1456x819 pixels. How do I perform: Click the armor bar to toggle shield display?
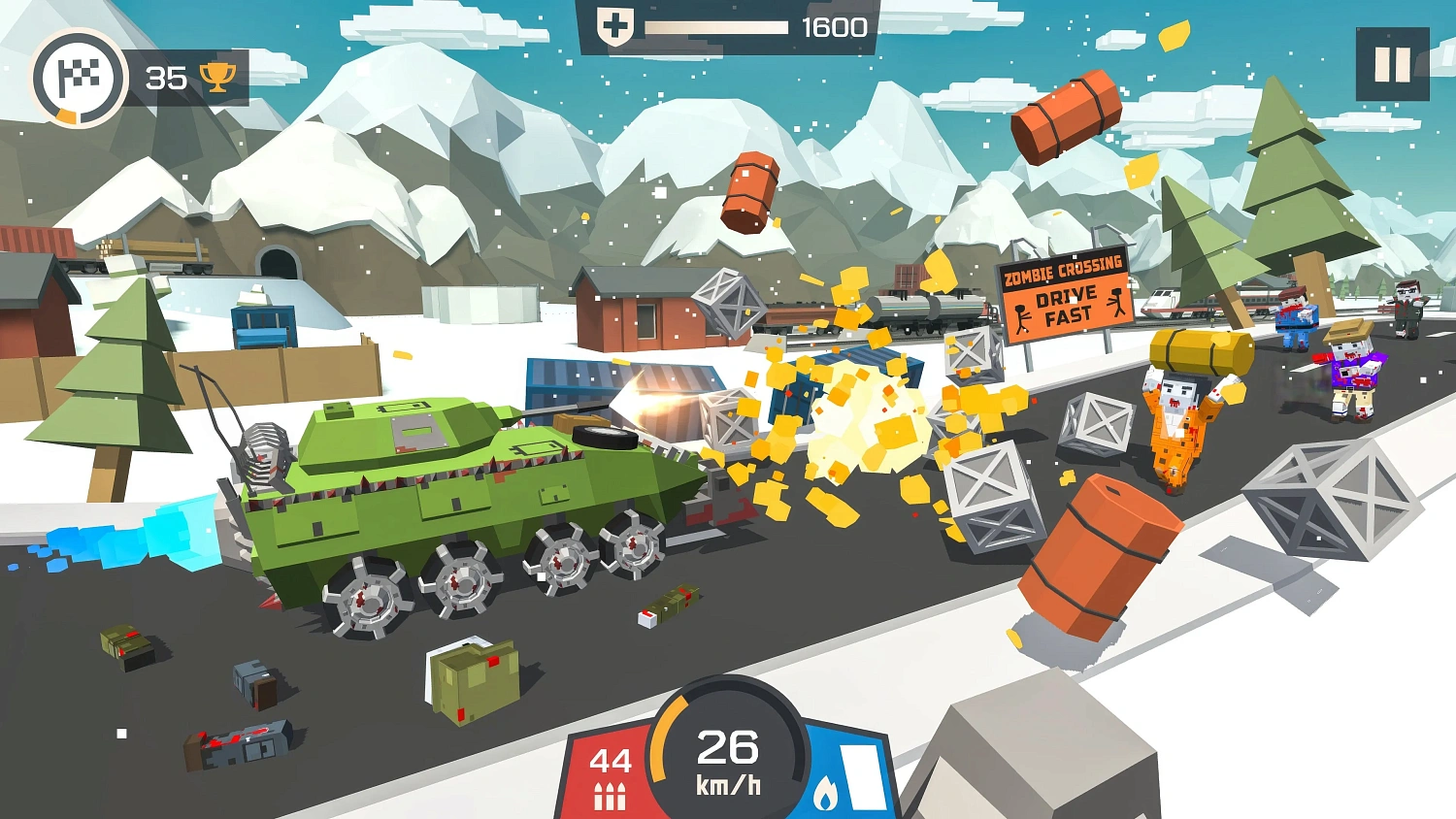coord(718,27)
